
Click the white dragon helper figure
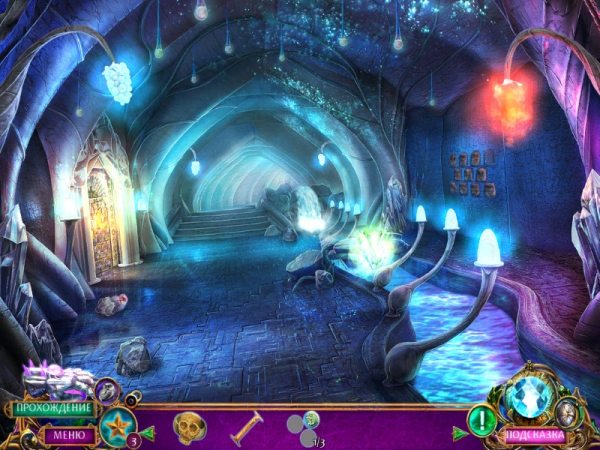[x=57, y=382]
